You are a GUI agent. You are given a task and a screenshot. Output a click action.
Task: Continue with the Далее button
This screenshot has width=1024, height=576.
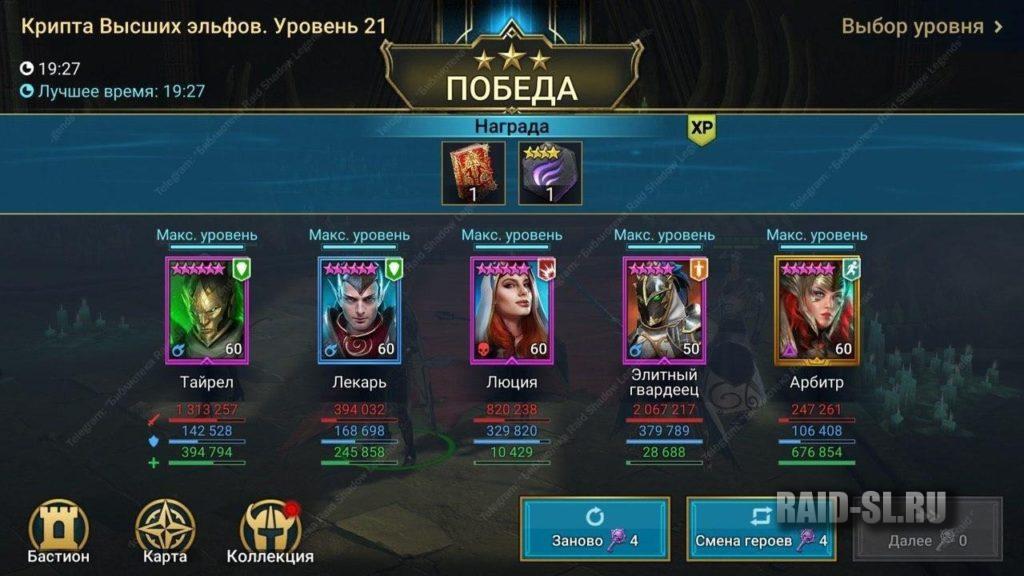927,528
